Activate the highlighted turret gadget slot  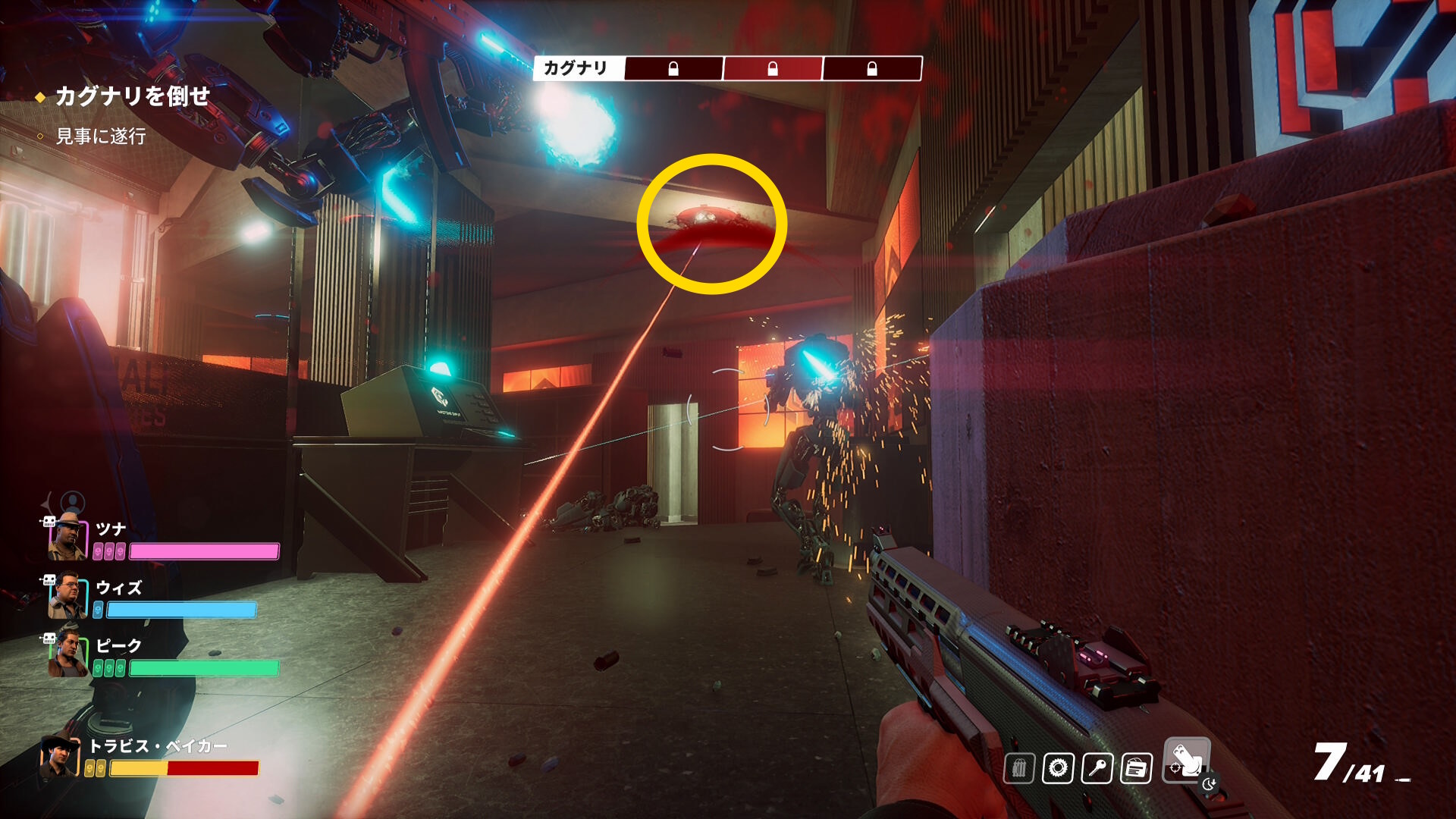click(x=1186, y=759)
